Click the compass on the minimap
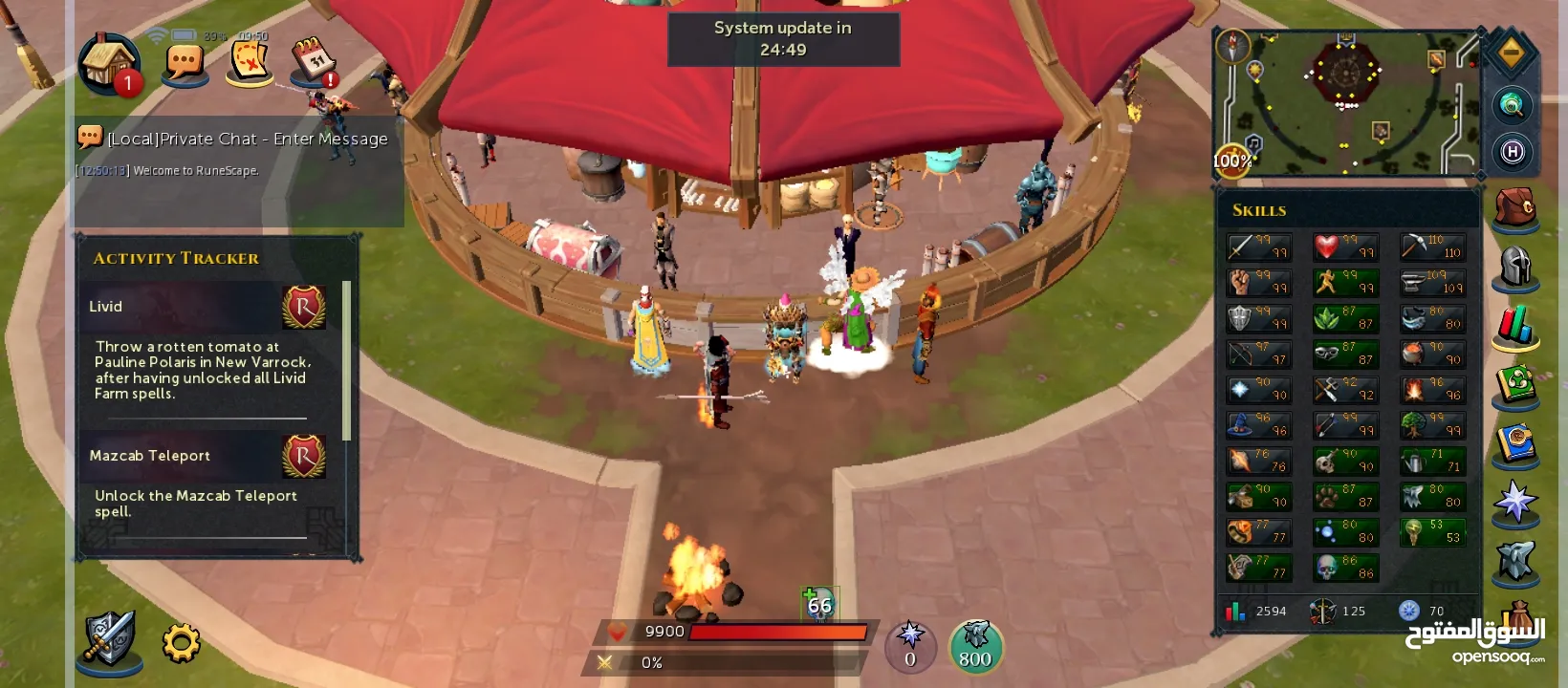Viewport: 1568px width, 688px height. 1232,45
